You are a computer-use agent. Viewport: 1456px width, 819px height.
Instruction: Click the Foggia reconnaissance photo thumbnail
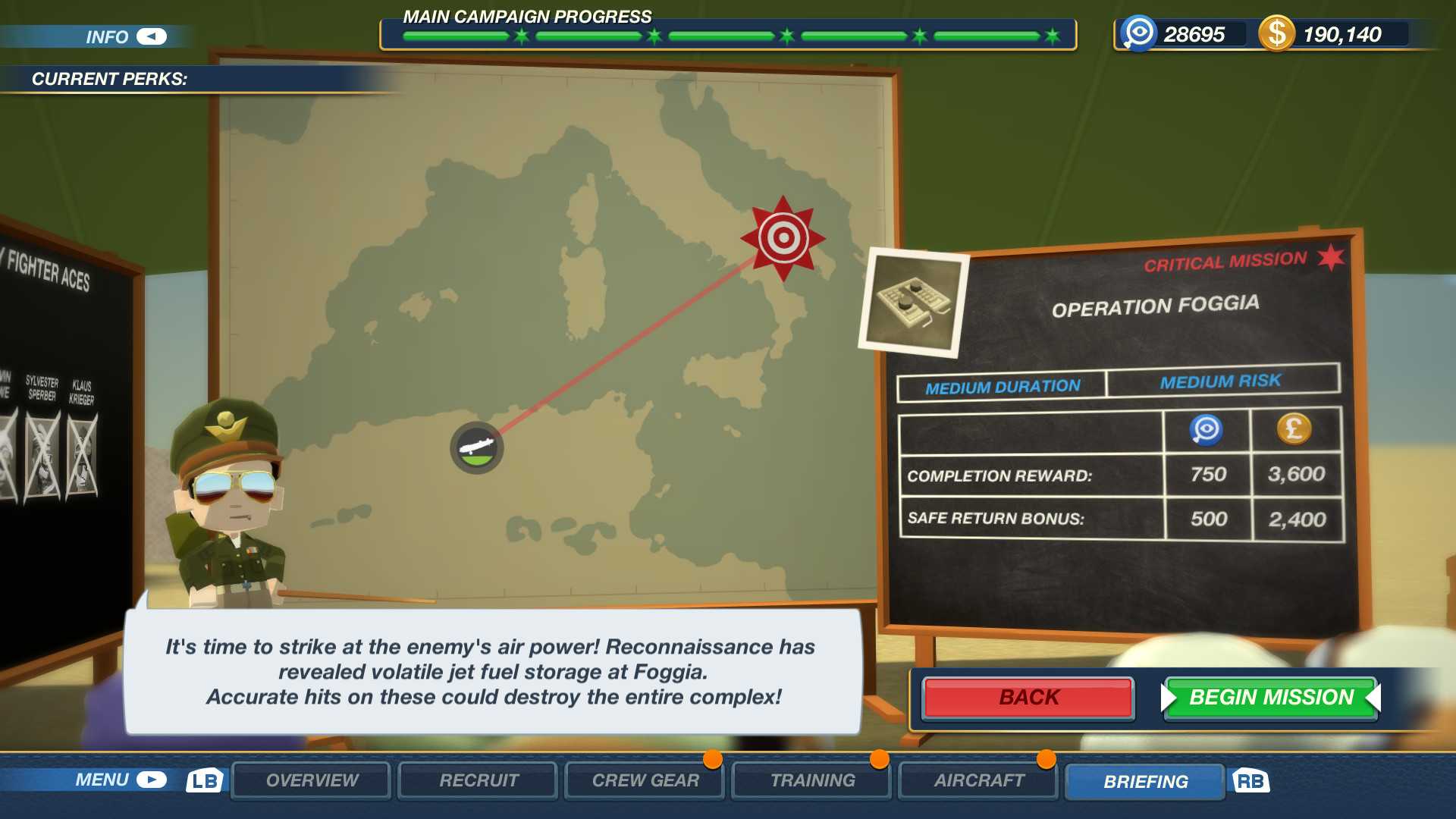click(x=914, y=302)
